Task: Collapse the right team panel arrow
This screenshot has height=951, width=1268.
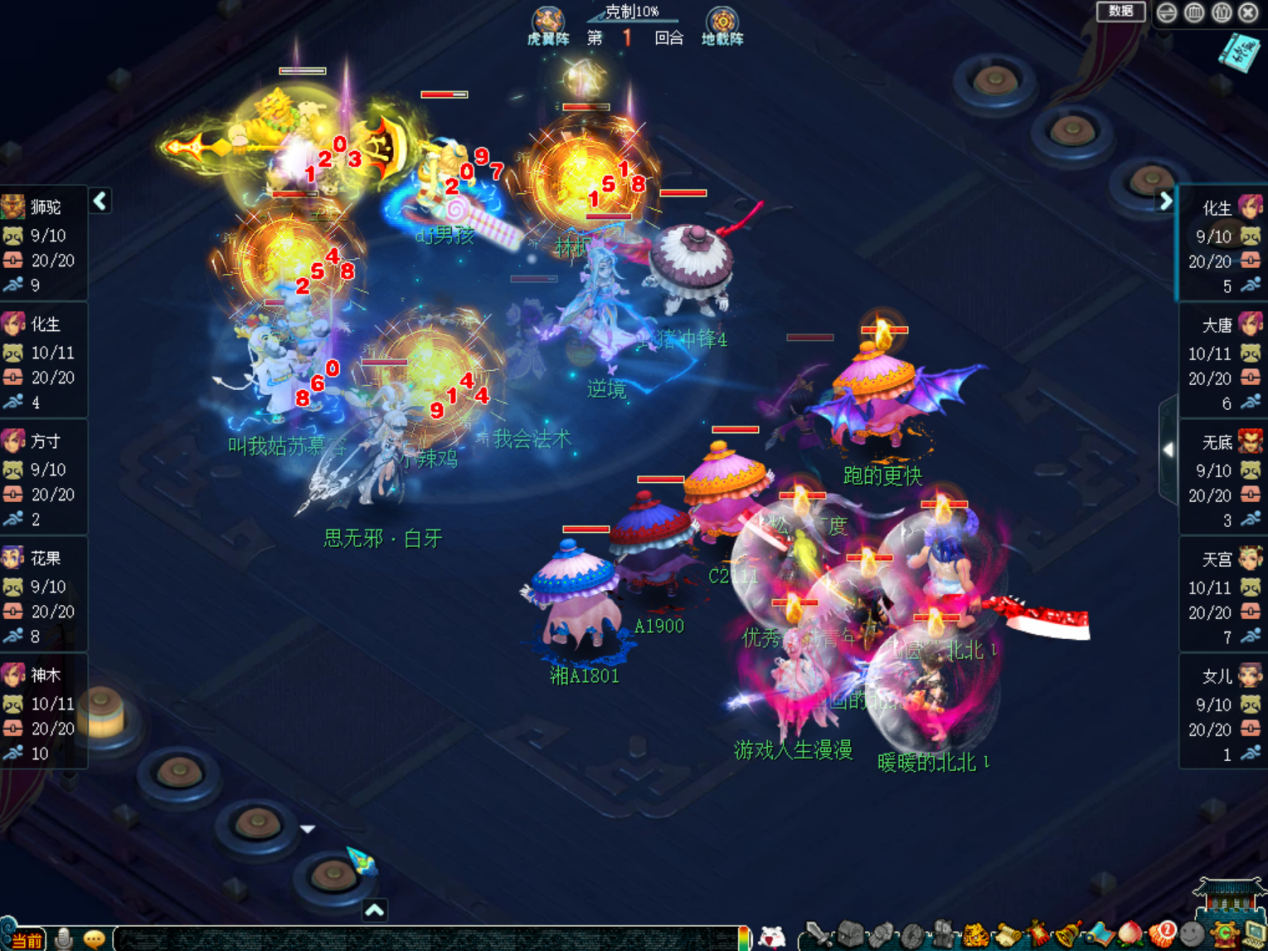Action: point(1165,201)
